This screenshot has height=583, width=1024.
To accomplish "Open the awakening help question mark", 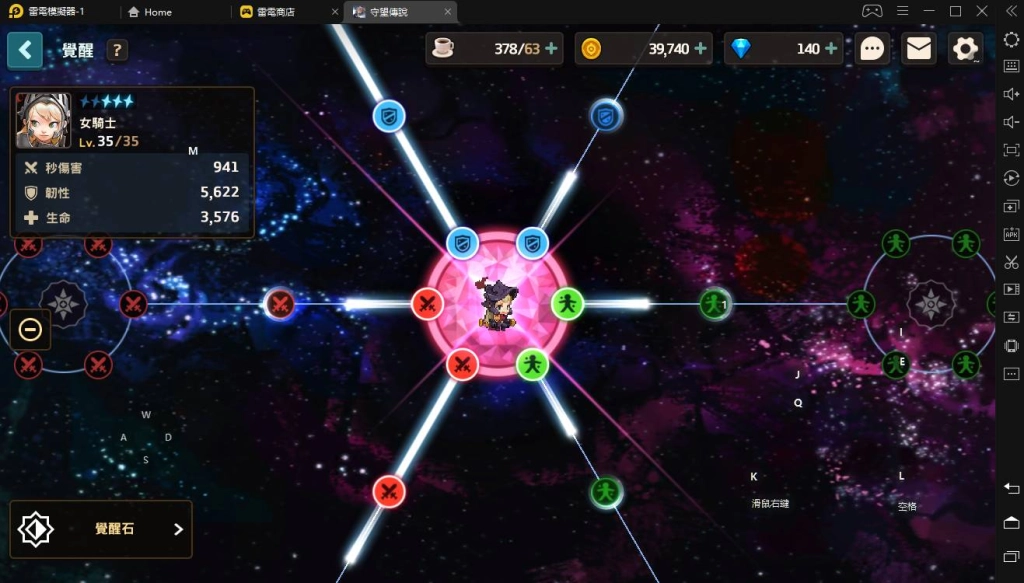I will coord(117,50).
